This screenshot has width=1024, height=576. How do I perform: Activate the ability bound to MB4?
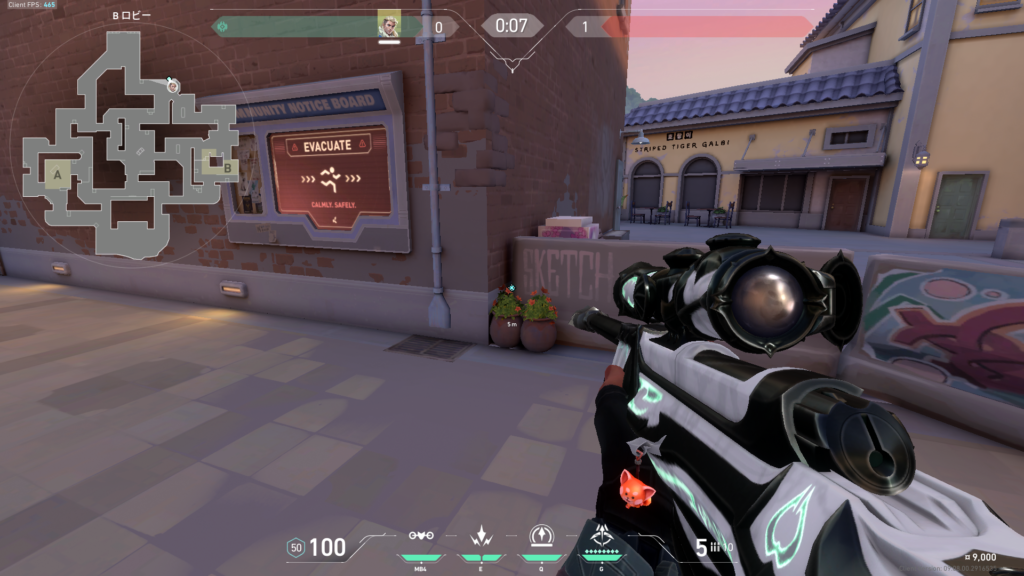click(x=421, y=536)
